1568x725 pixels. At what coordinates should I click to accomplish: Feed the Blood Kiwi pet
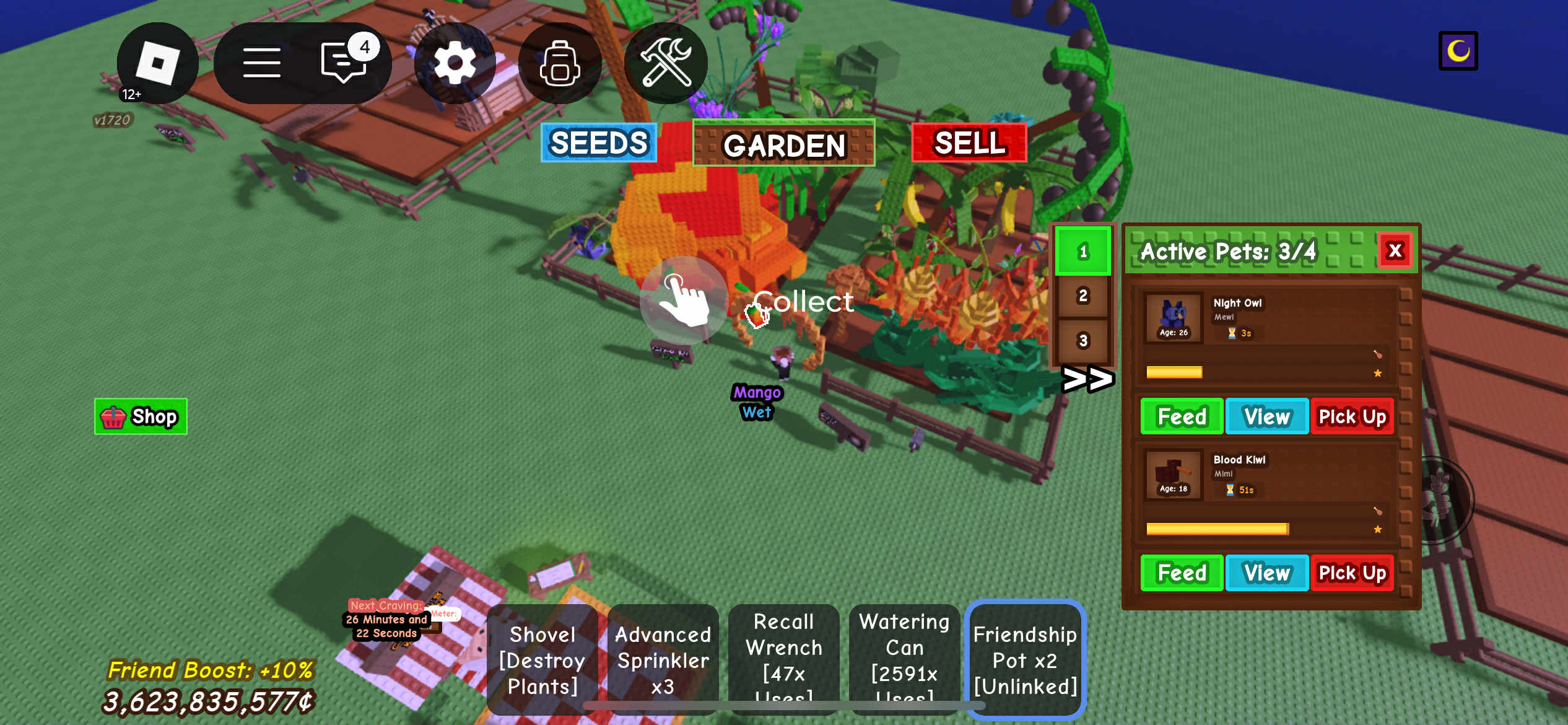1181,573
